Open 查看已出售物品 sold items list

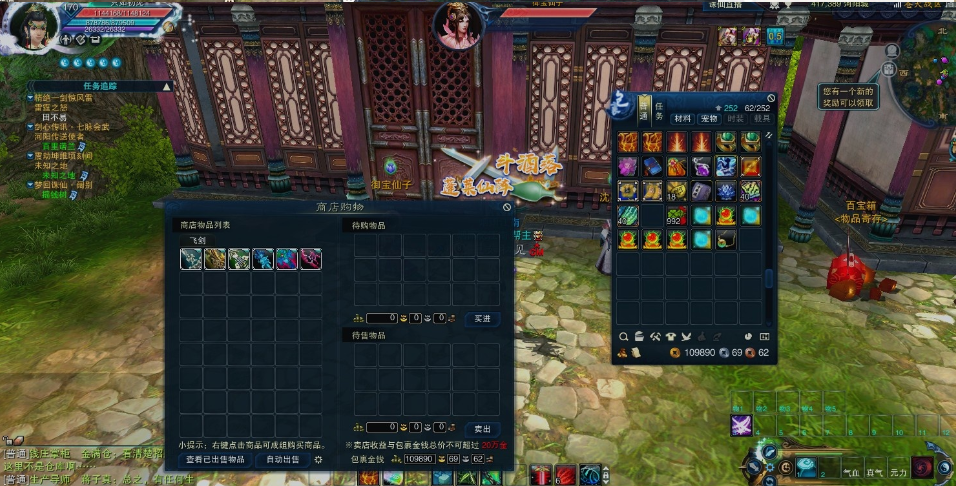click(x=215, y=459)
